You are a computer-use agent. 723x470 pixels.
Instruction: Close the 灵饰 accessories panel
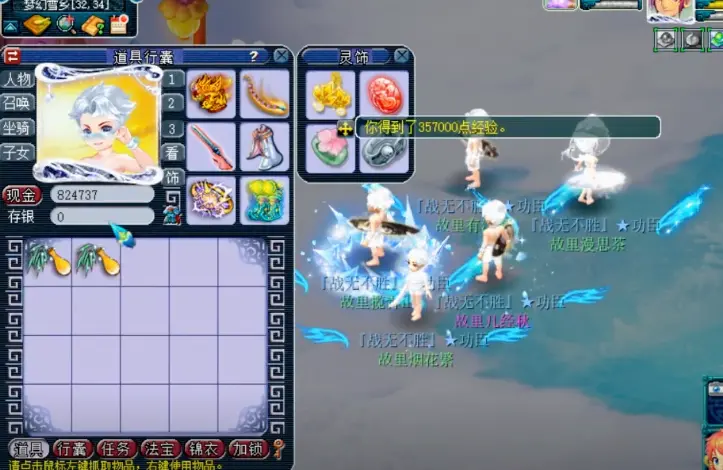[402, 56]
